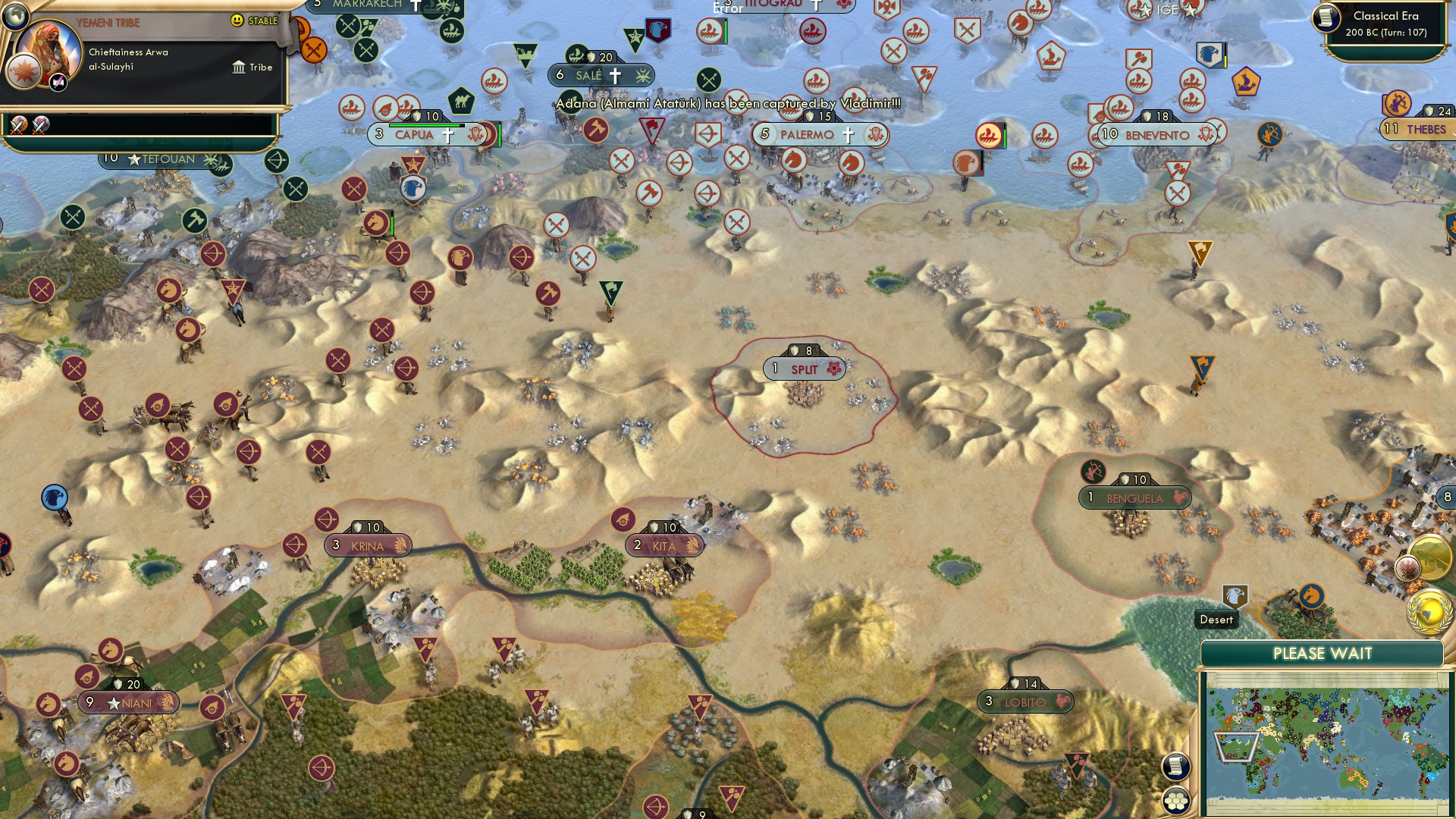Viewport: 1456px width, 819px height.
Task: Toggle the hex grid overlay near the minimap
Action: click(x=1175, y=799)
